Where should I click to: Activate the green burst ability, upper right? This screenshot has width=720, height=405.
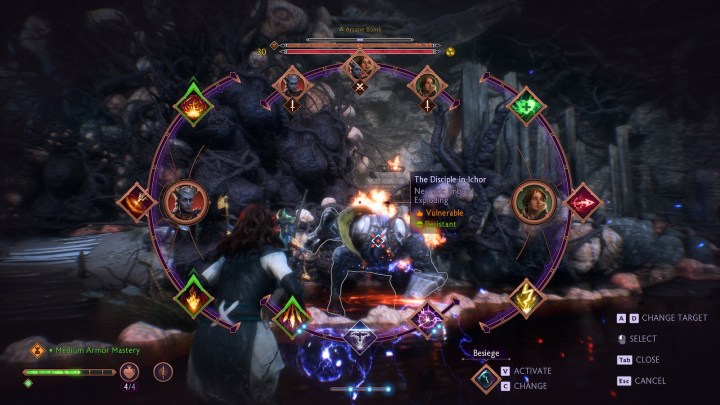coord(526,106)
